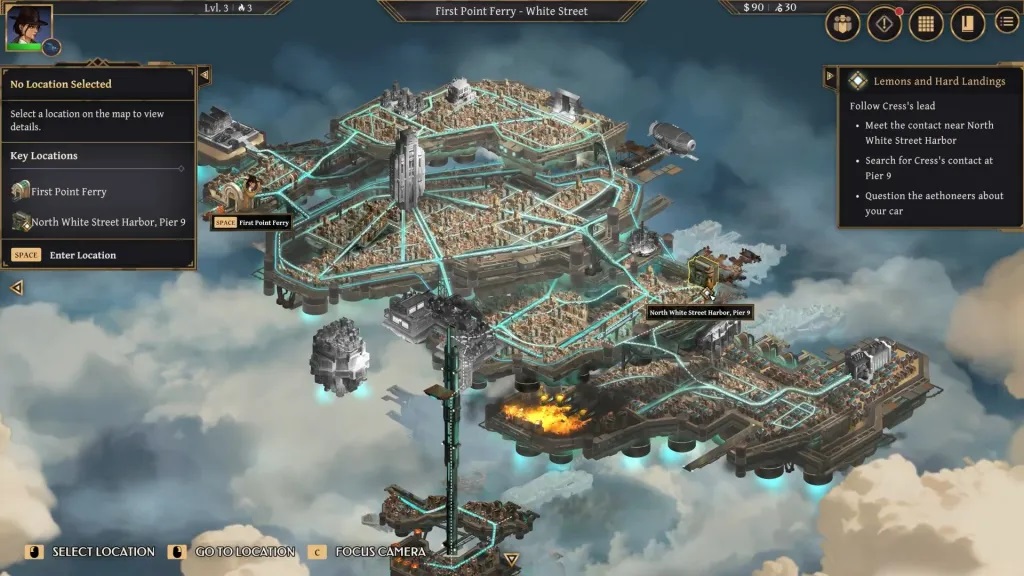Image resolution: width=1024 pixels, height=576 pixels.
Task: Open the list menu icon
Action: pos(1006,21)
